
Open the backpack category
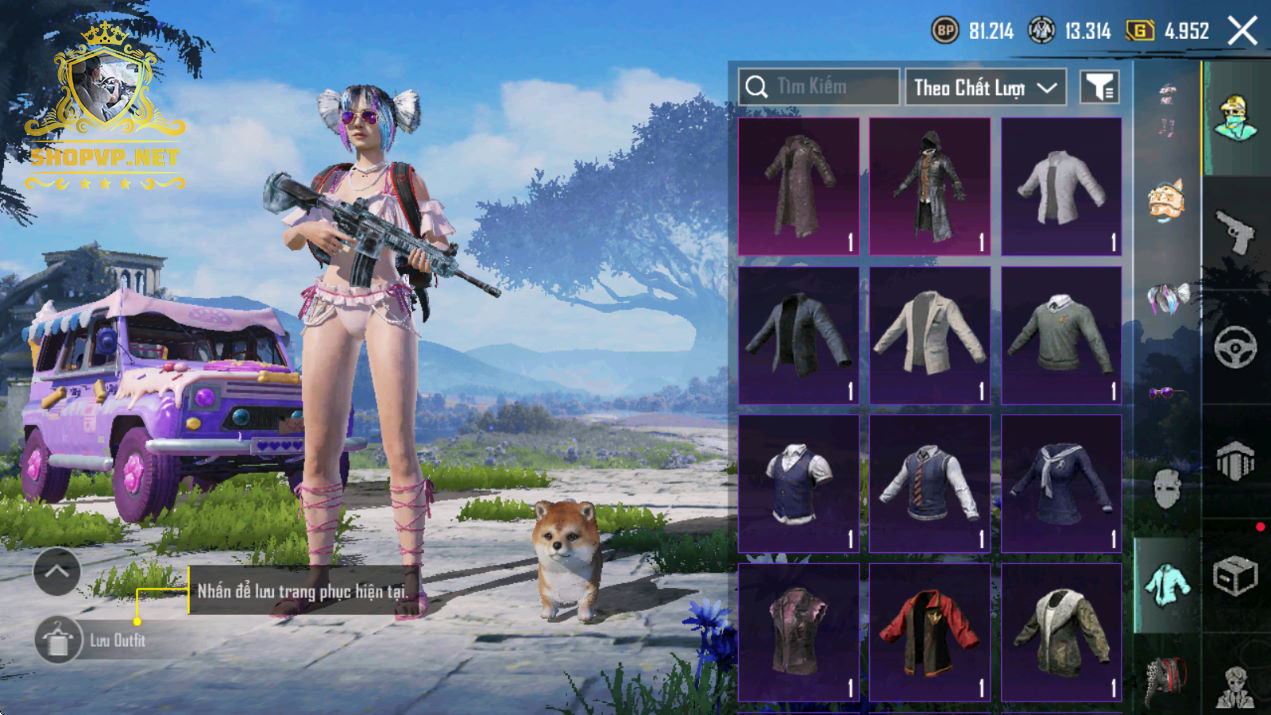tap(1166, 678)
